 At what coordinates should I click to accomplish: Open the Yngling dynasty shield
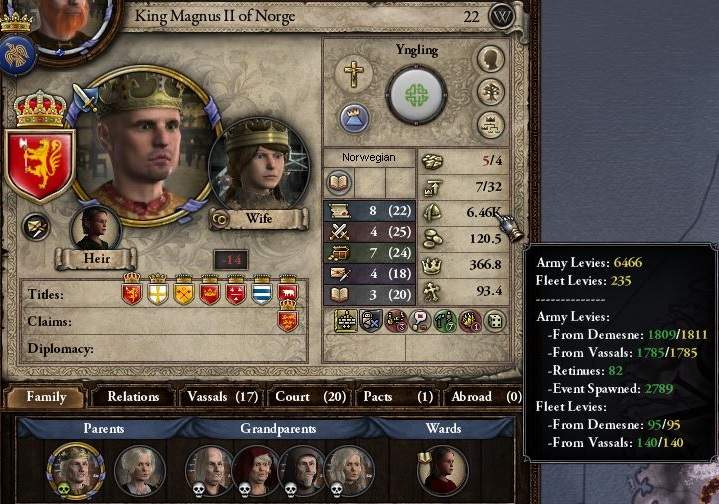415,94
